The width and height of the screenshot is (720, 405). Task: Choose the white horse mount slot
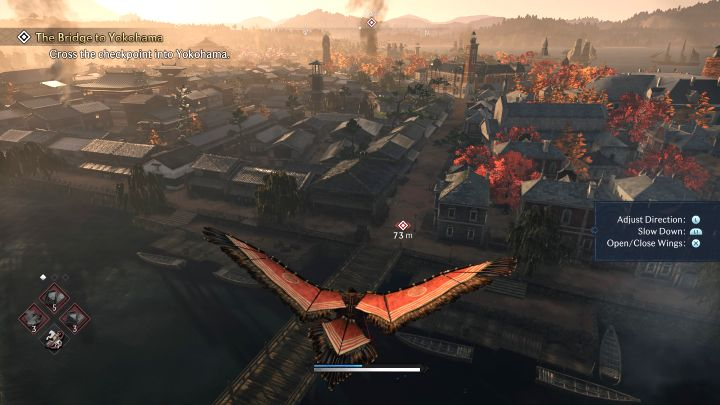tap(52, 338)
